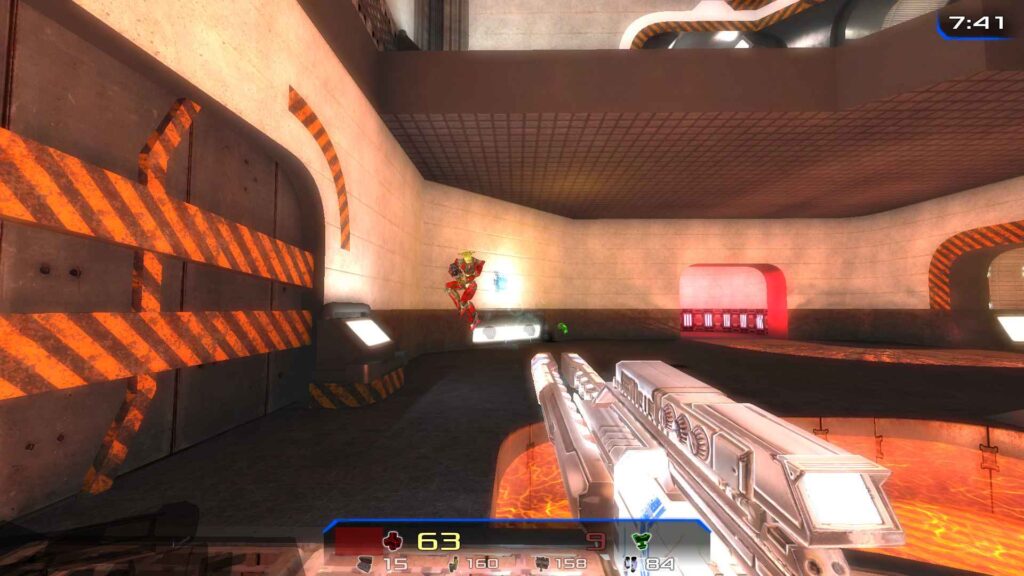Select the ammo icon beside 160
The height and width of the screenshot is (576, 1024).
click(x=453, y=564)
